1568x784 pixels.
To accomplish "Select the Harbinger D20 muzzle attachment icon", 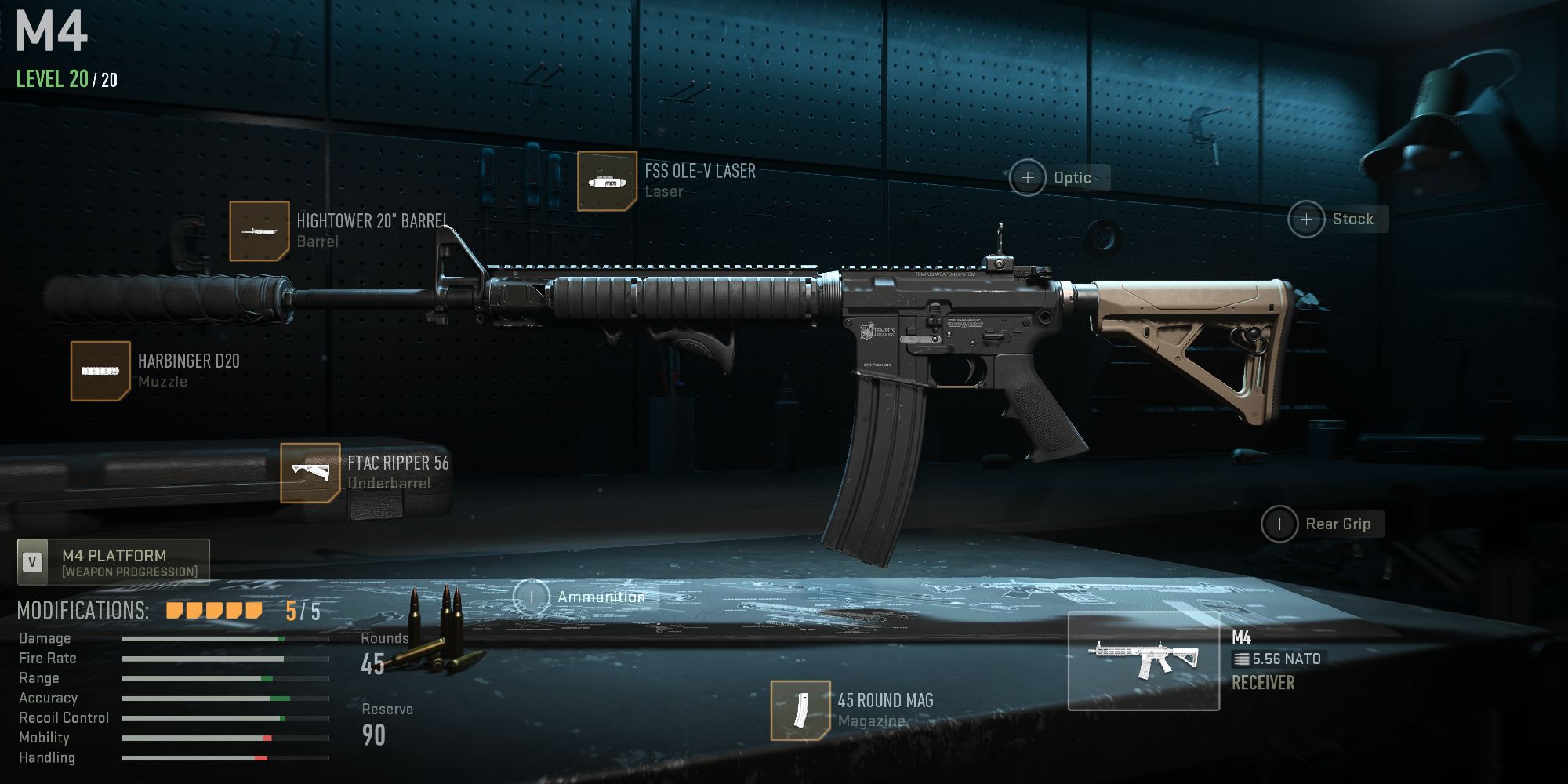I will pos(100,369).
